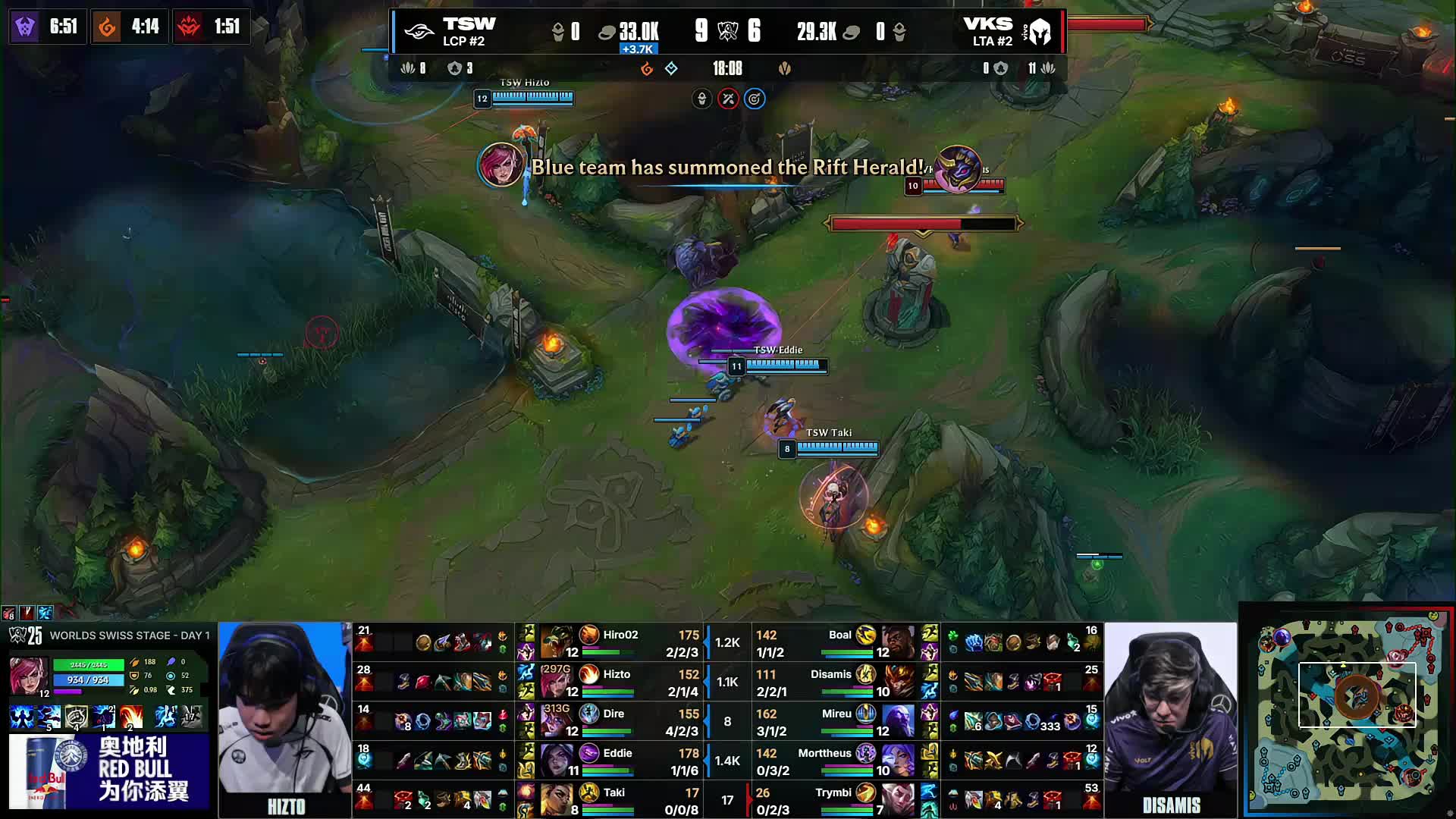The image size is (1456, 819).
Task: Select the pawn minion icon beside 18:08
Action: [x=786, y=67]
